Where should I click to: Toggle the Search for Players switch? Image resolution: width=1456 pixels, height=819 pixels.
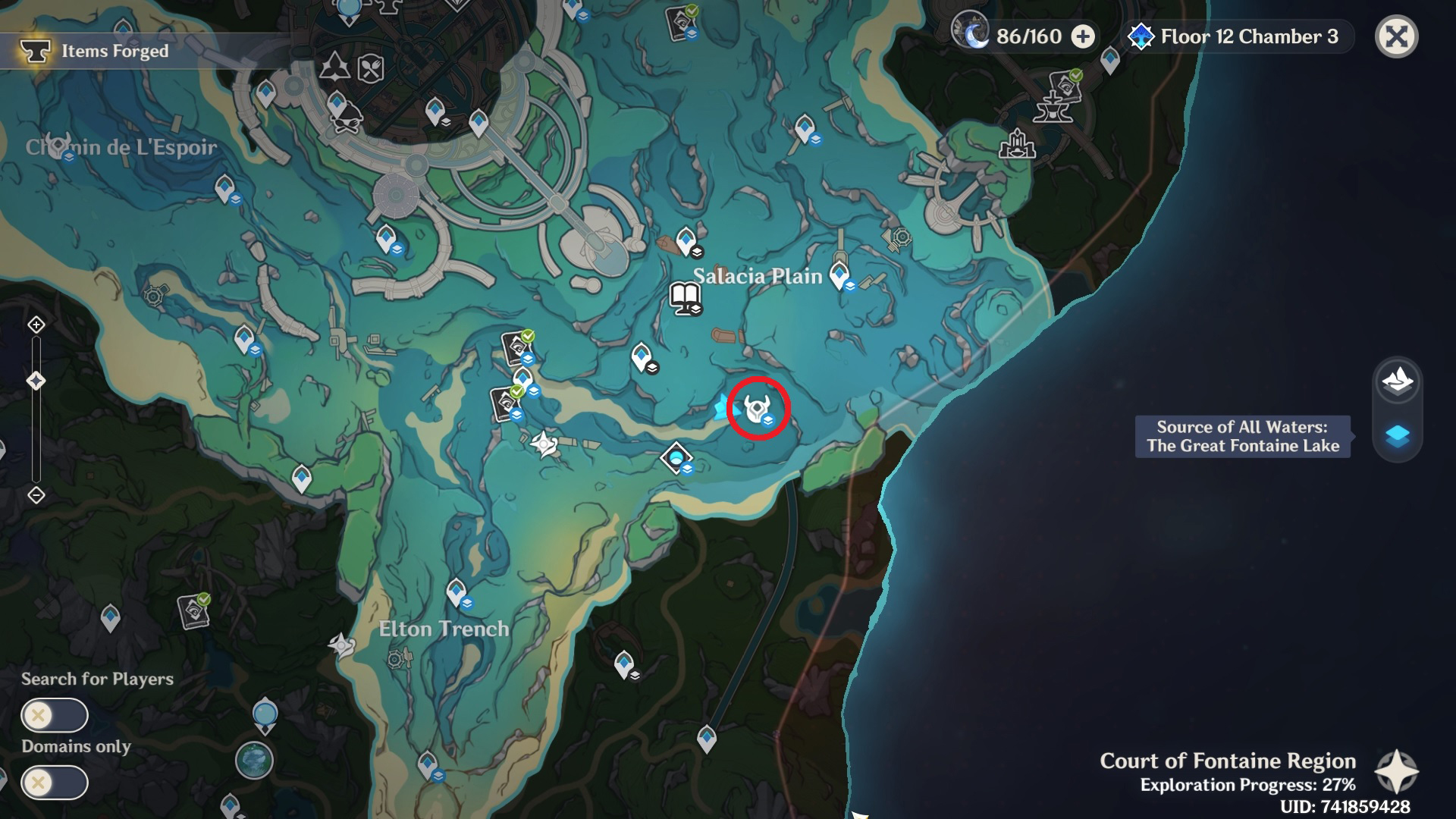point(55,715)
